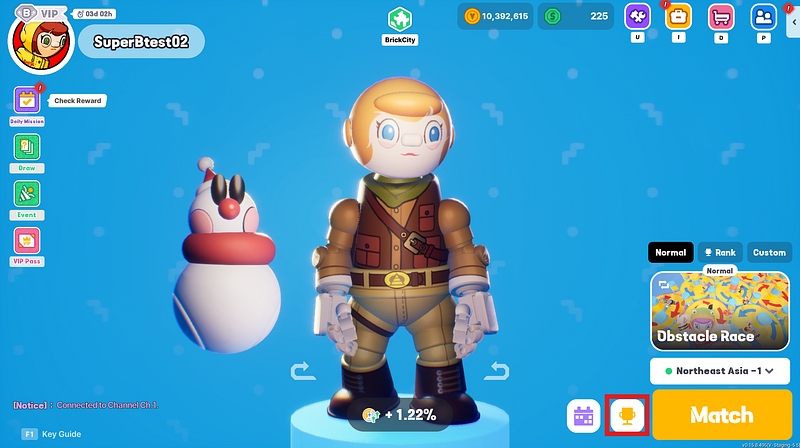The height and width of the screenshot is (448, 800).
Task: Rotate the character using the left arrow
Action: click(302, 372)
